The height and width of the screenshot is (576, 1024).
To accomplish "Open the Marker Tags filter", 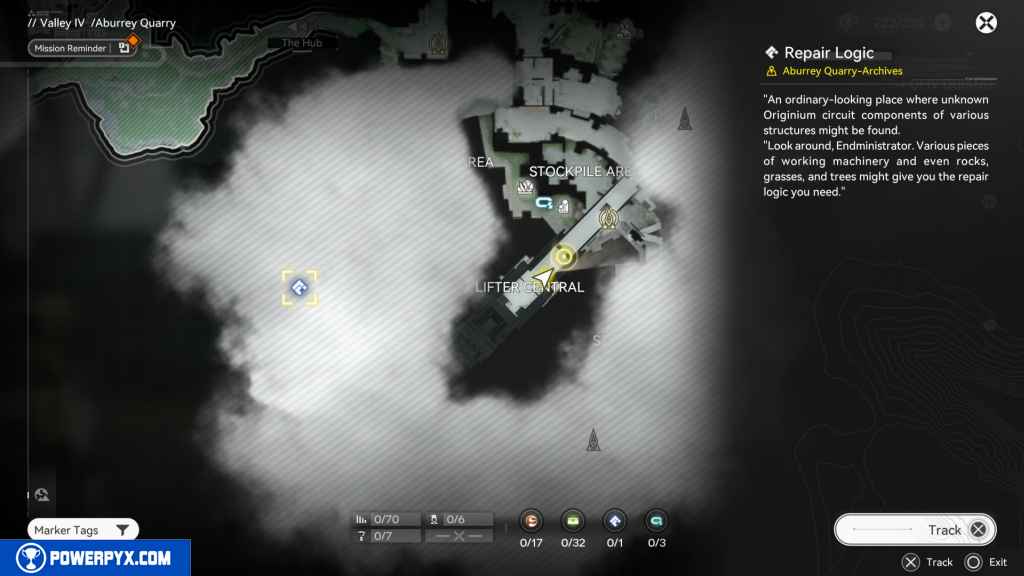I will [x=83, y=530].
